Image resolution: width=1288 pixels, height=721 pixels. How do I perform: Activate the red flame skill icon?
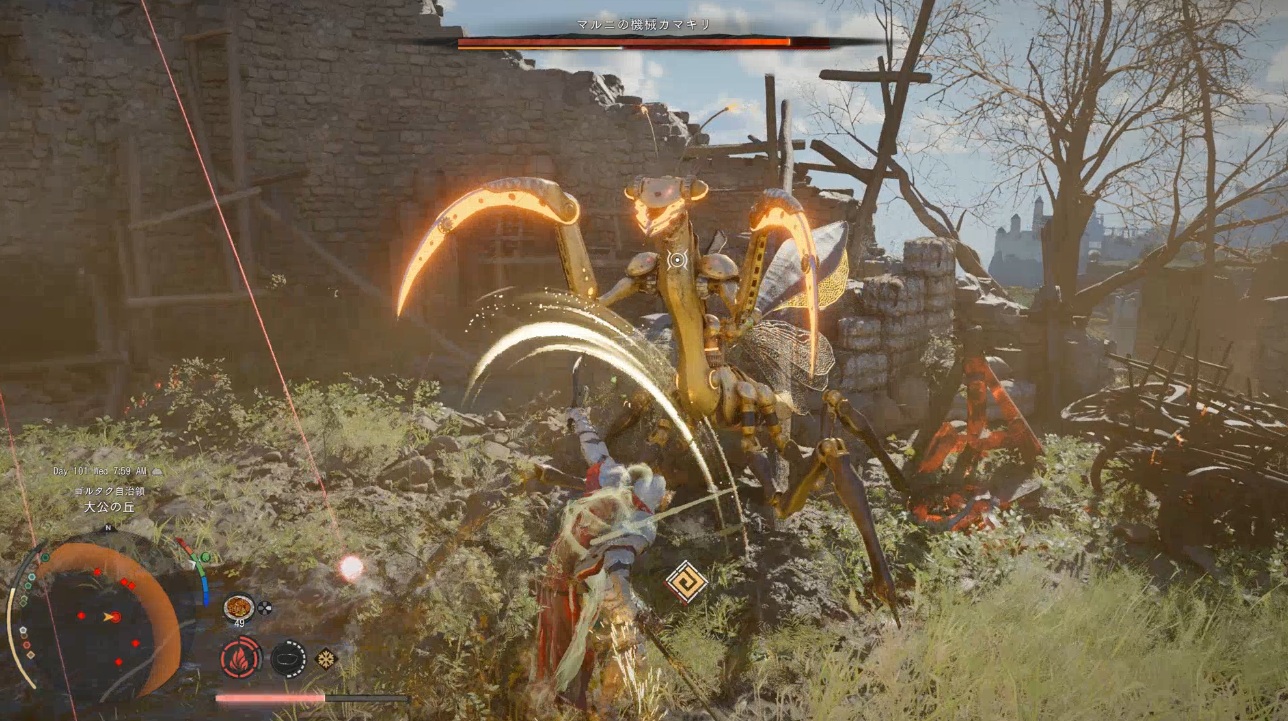[240, 657]
